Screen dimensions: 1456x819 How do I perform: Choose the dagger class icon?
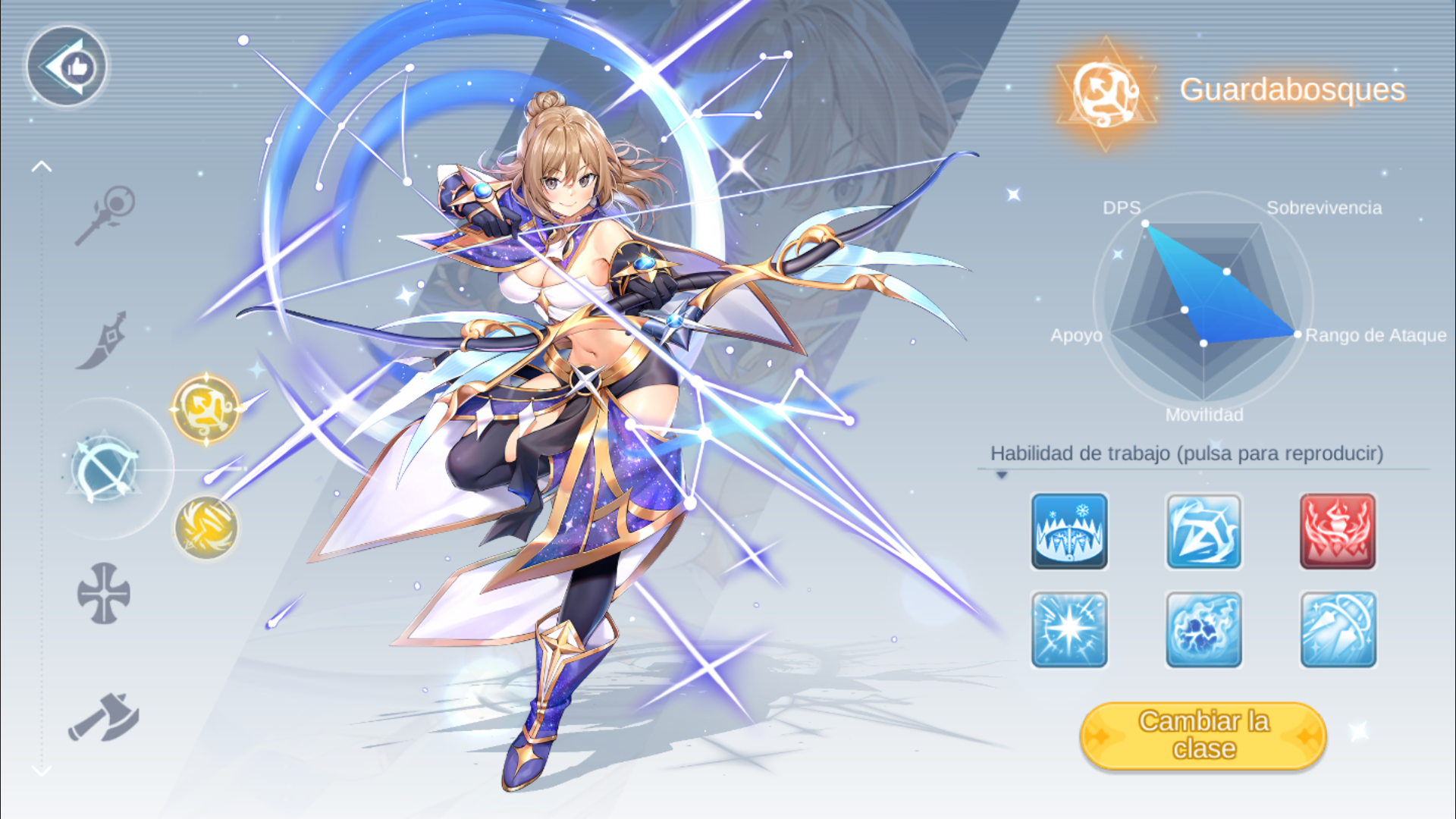[x=102, y=340]
